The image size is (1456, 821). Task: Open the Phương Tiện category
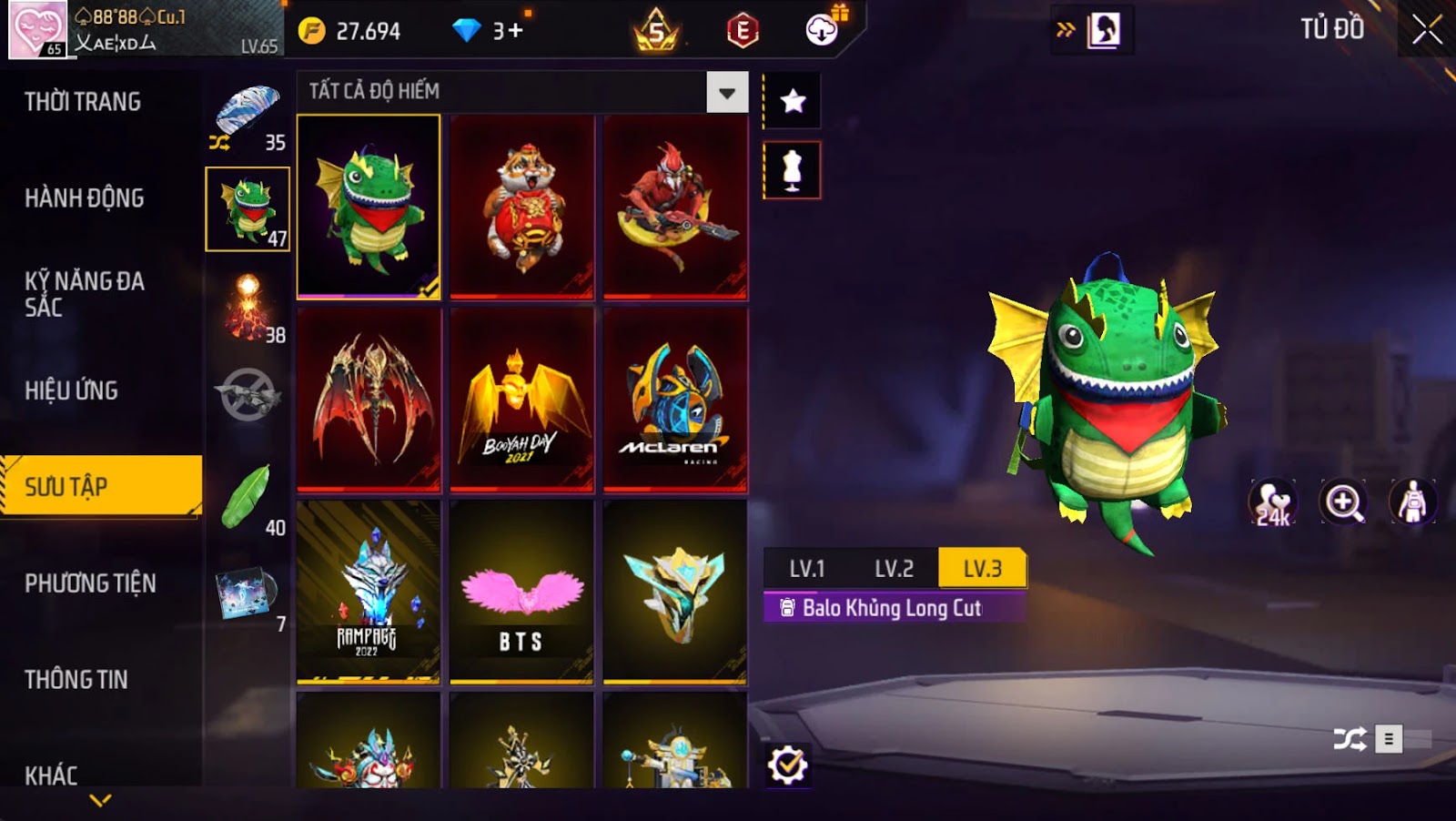[90, 583]
